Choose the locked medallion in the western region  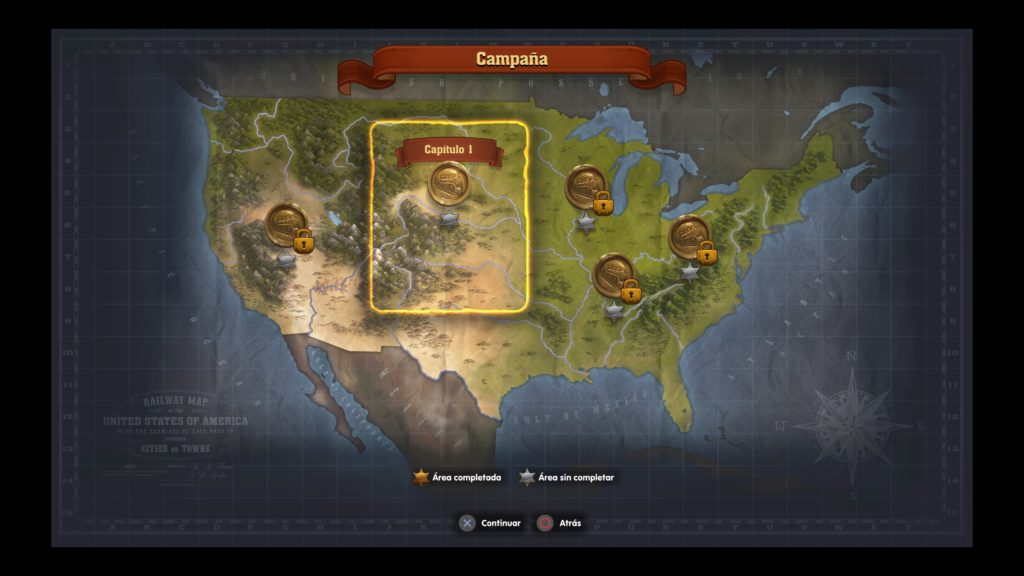[x=287, y=225]
